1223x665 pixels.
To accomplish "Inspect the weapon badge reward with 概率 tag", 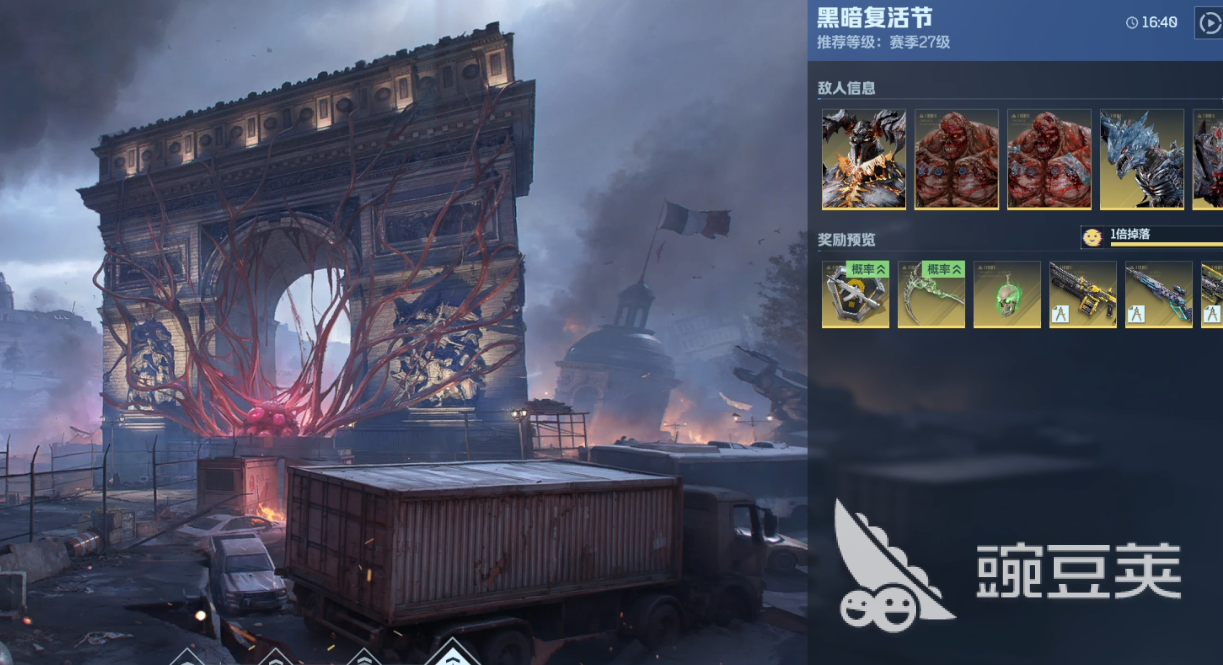I will point(855,294).
